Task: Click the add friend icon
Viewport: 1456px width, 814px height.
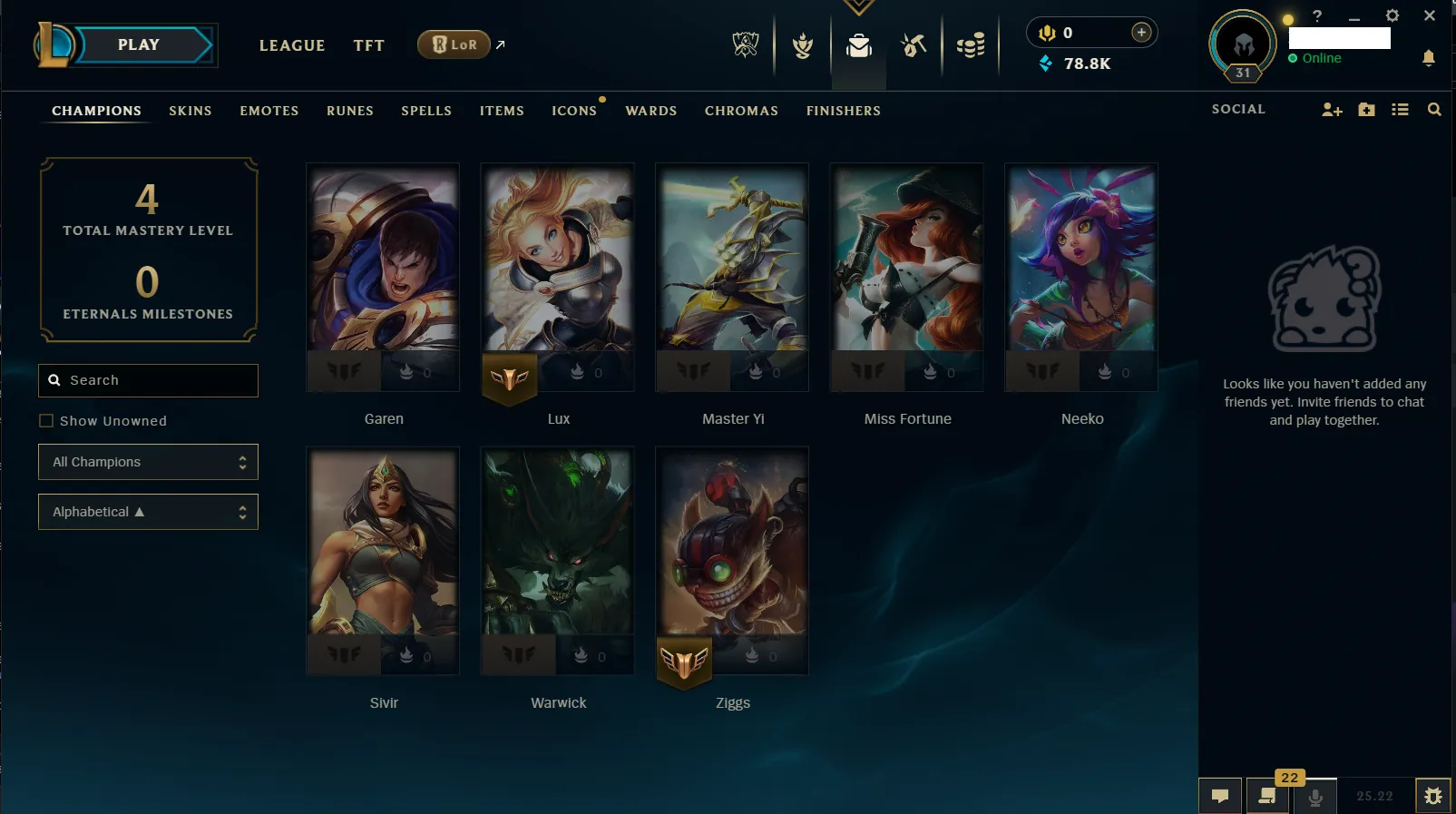Action: tap(1331, 109)
